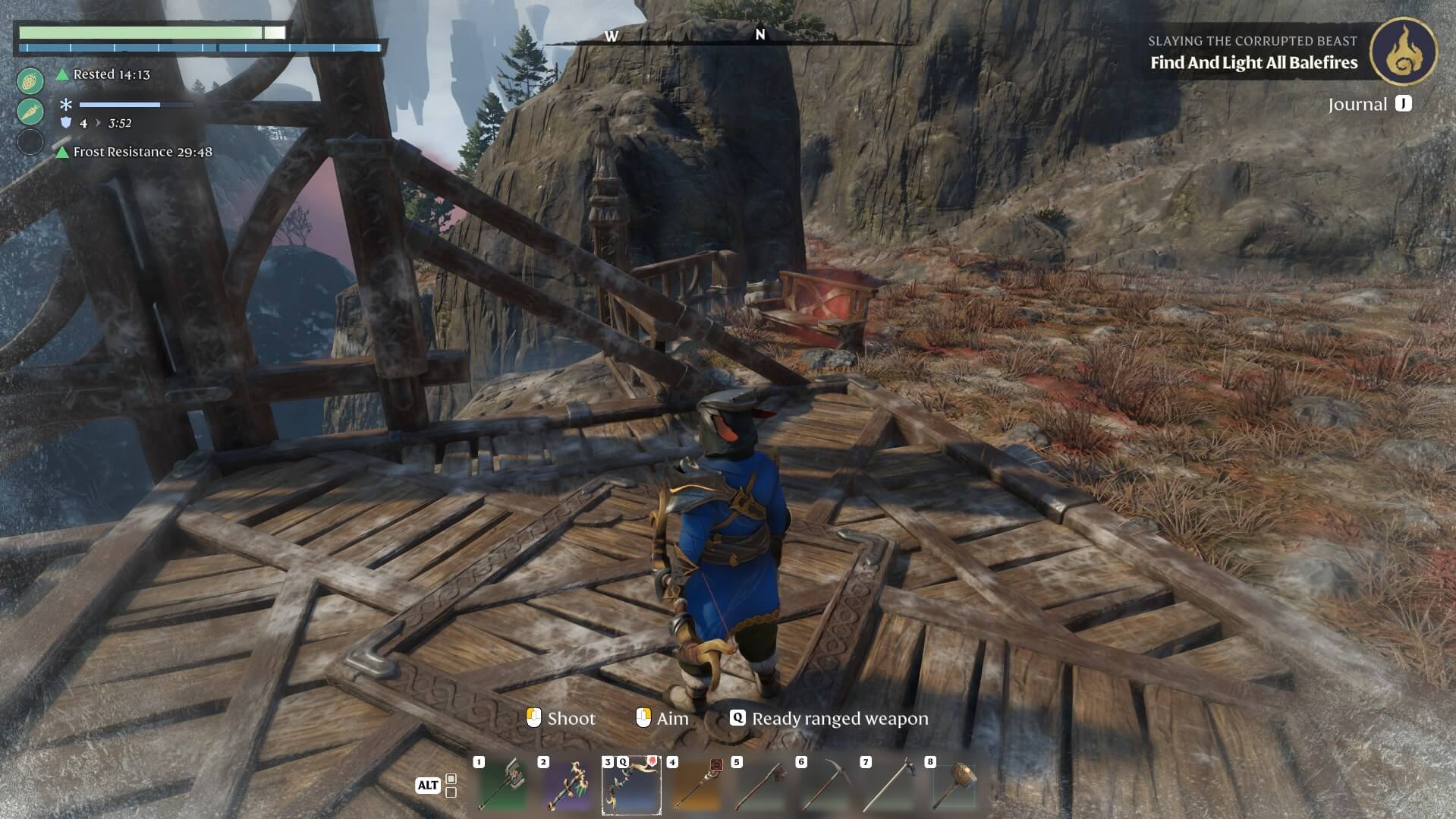Select the battle axe in hotbar slot 1
The height and width of the screenshot is (819, 1456).
click(x=502, y=786)
